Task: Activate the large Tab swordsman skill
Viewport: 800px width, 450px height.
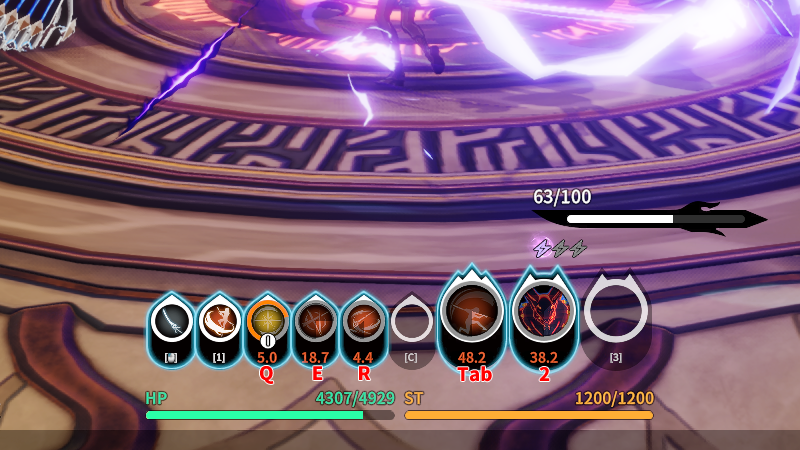Action: click(x=472, y=313)
